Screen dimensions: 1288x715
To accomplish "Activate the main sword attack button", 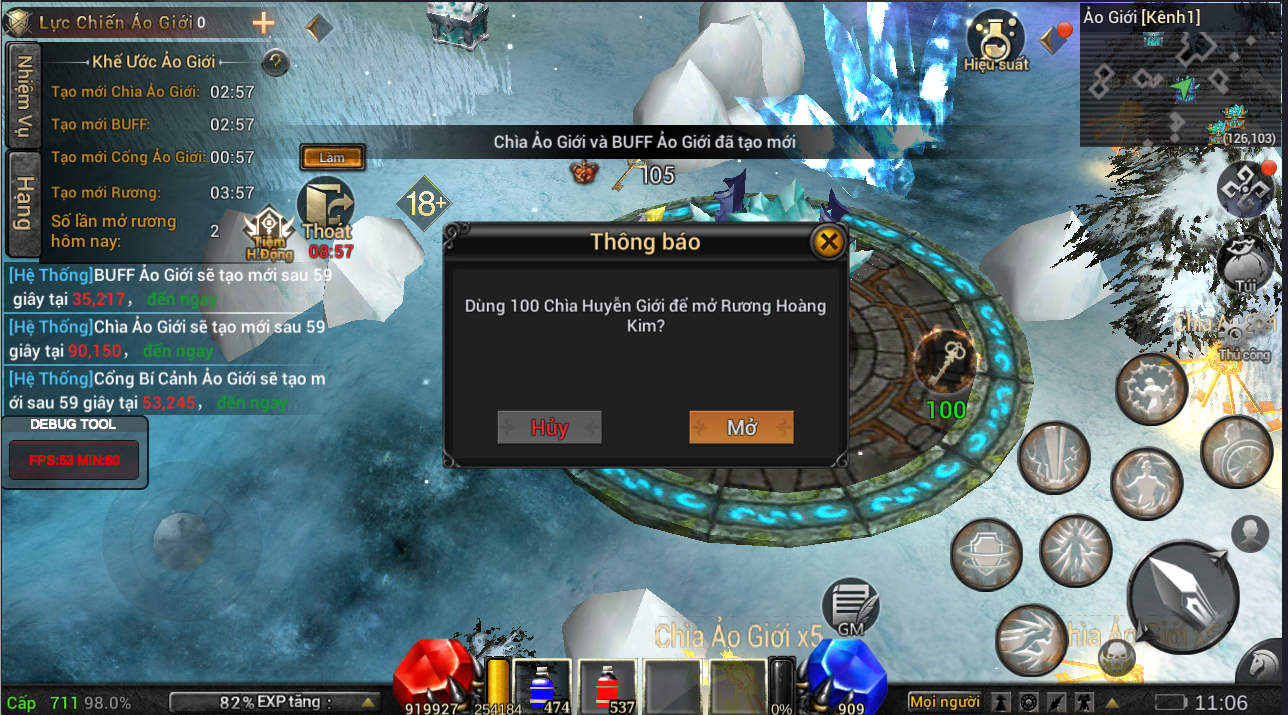I will (x=1185, y=597).
